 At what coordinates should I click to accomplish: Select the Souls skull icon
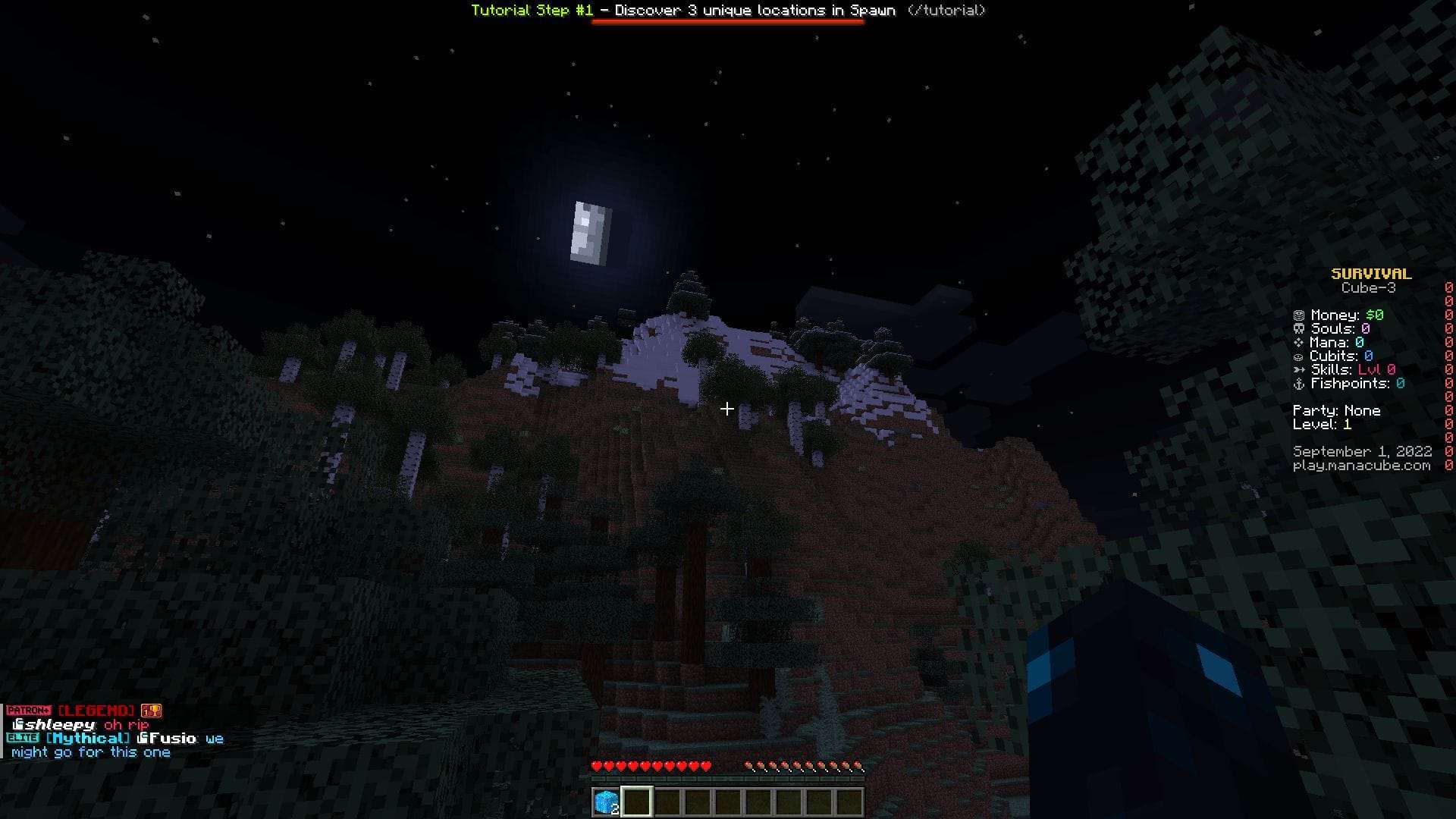click(x=1298, y=329)
